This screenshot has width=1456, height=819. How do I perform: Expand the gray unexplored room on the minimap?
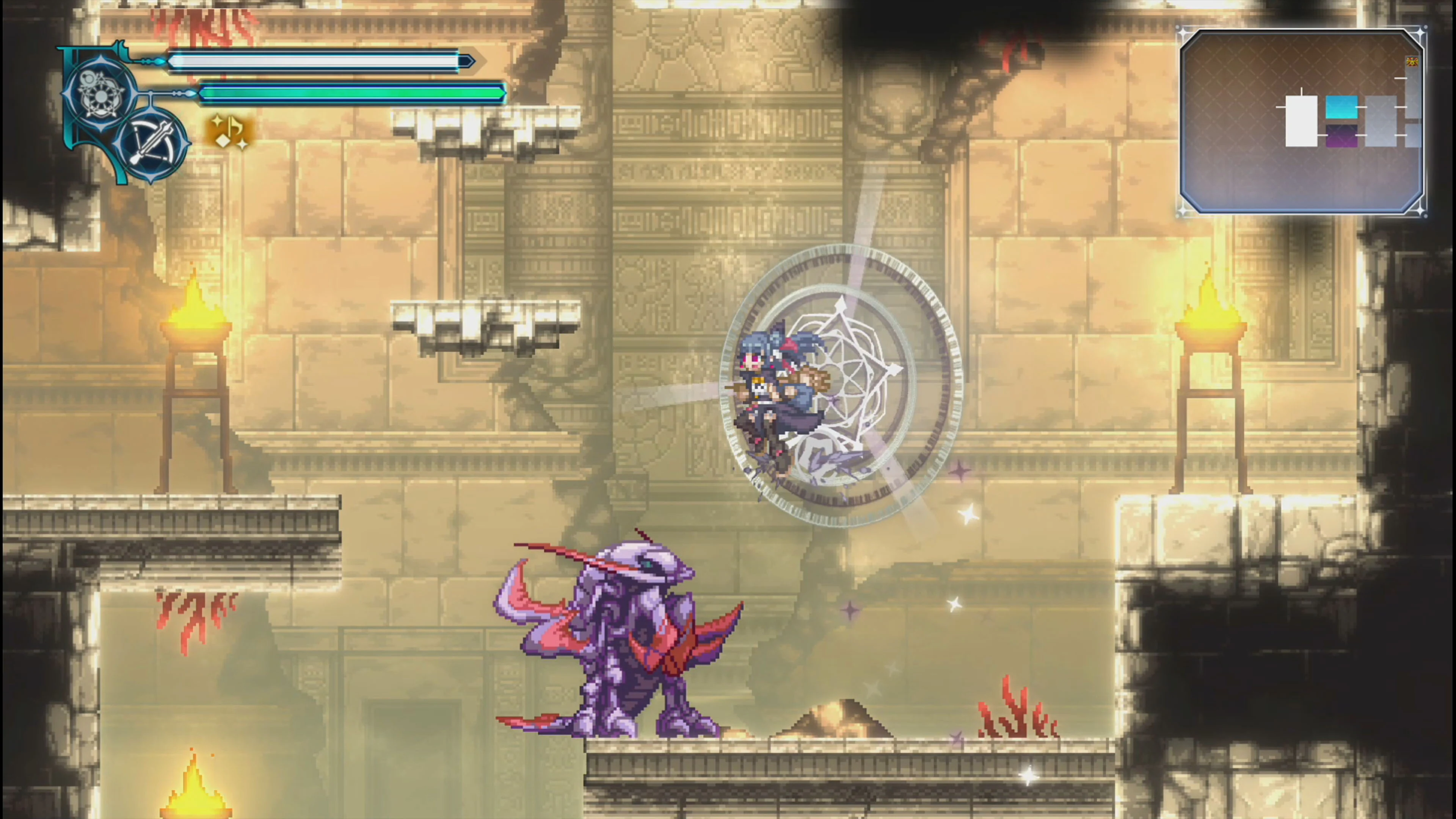pos(1381,121)
